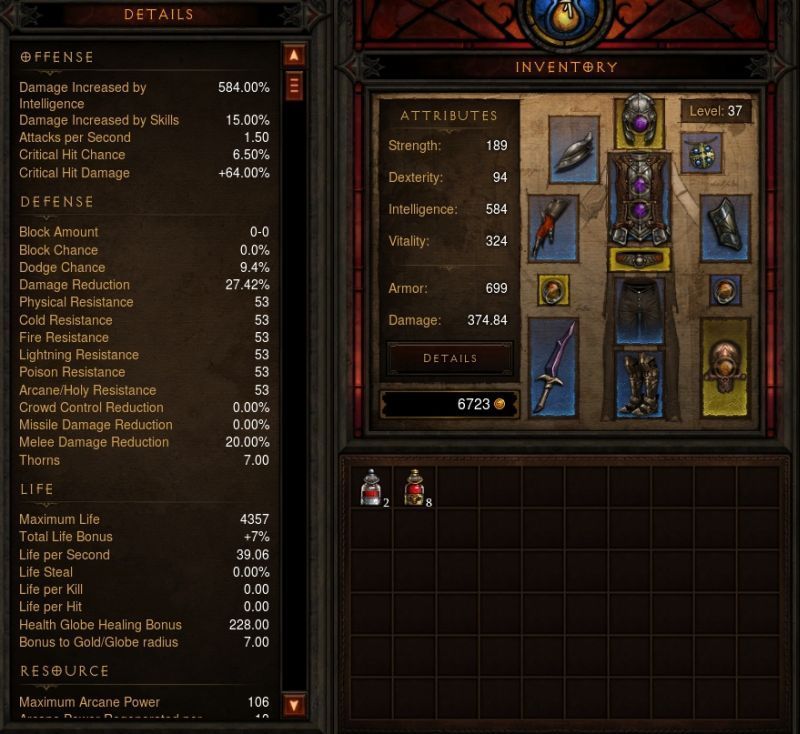800x734 pixels.
Task: Select the chest armor with purple gems
Action: click(639, 200)
